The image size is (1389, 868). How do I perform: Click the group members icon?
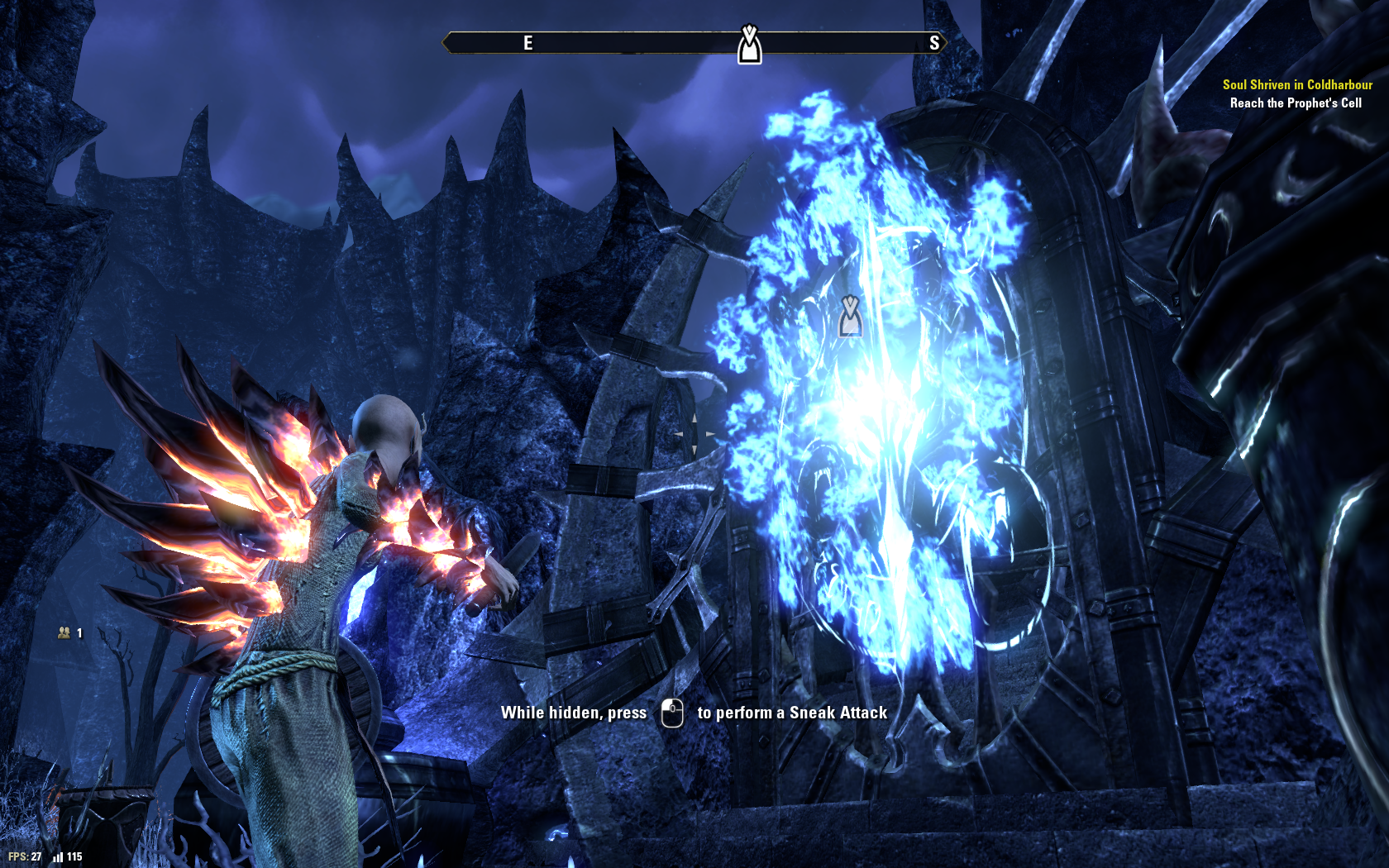tap(64, 632)
